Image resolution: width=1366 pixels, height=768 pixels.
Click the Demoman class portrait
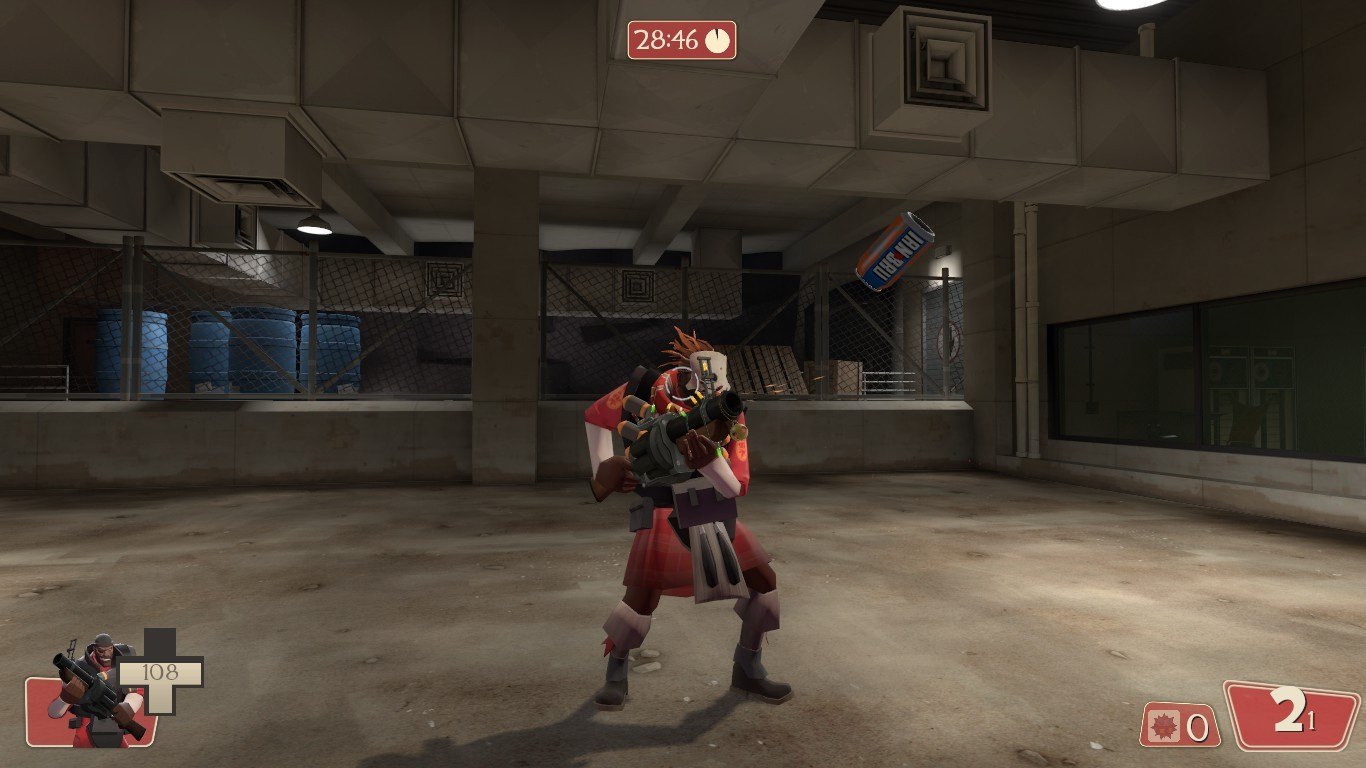click(x=93, y=690)
